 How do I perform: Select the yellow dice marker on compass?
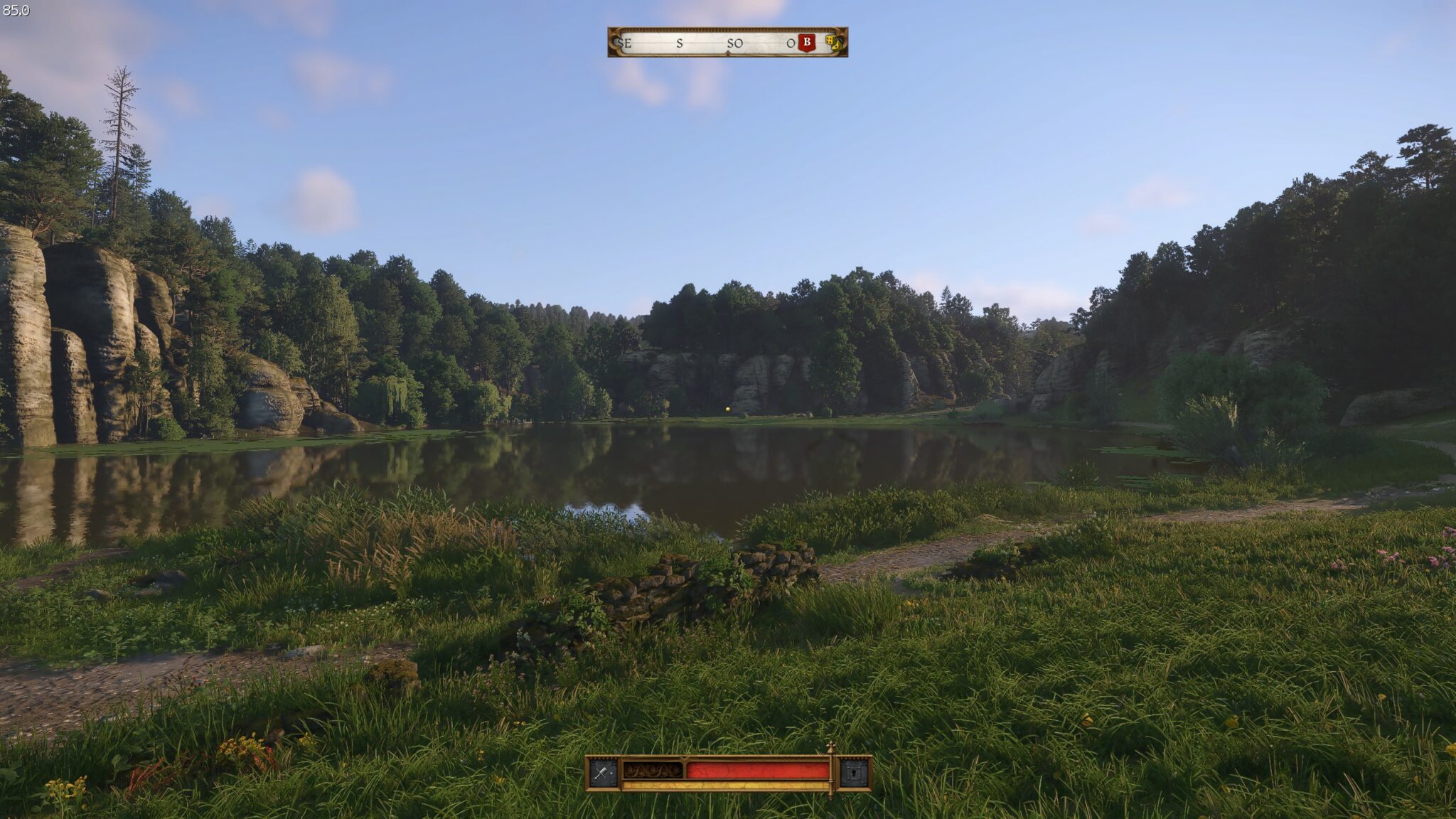[x=831, y=43]
